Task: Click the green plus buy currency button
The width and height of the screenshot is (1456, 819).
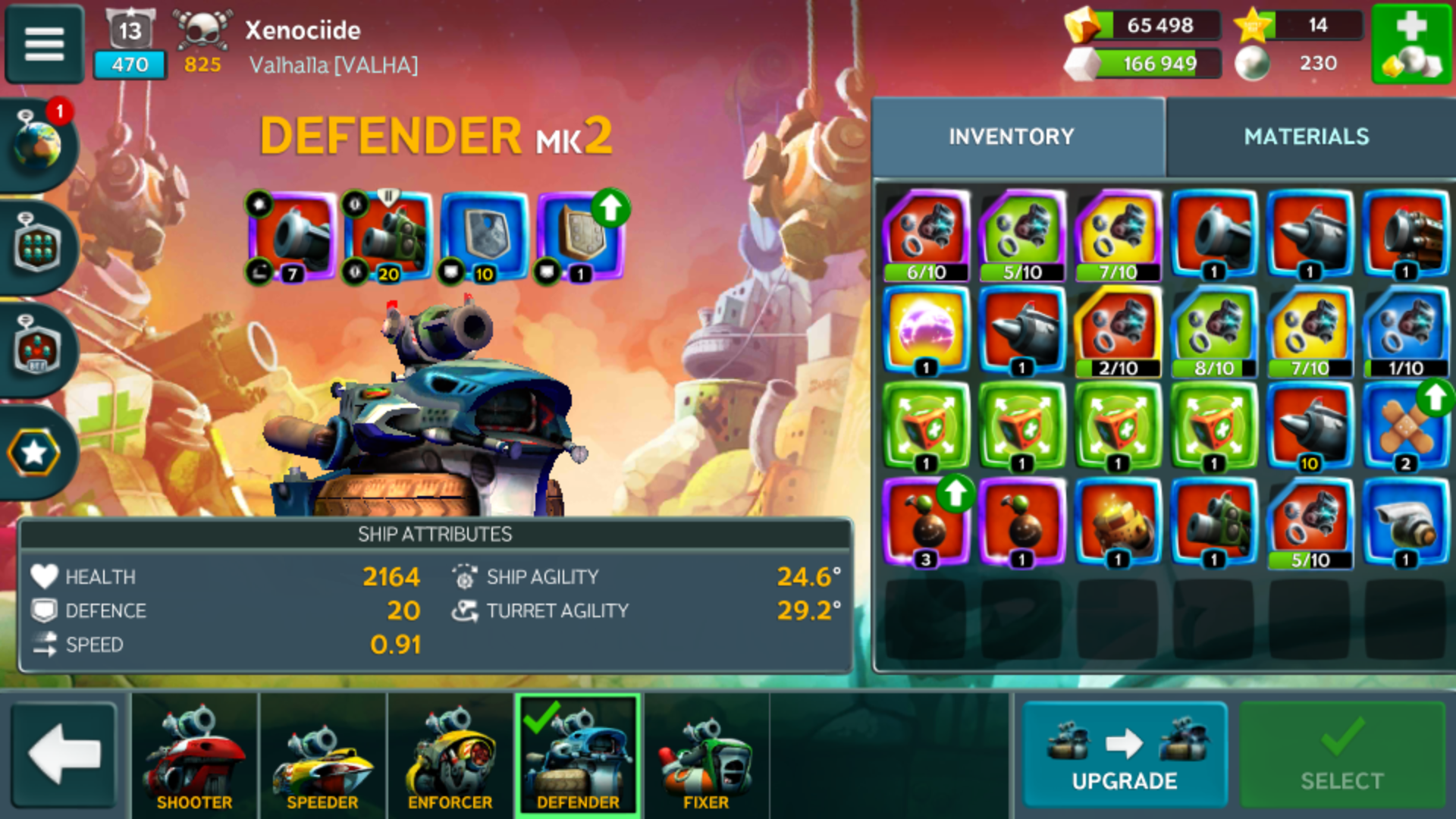Action: pos(1410,44)
